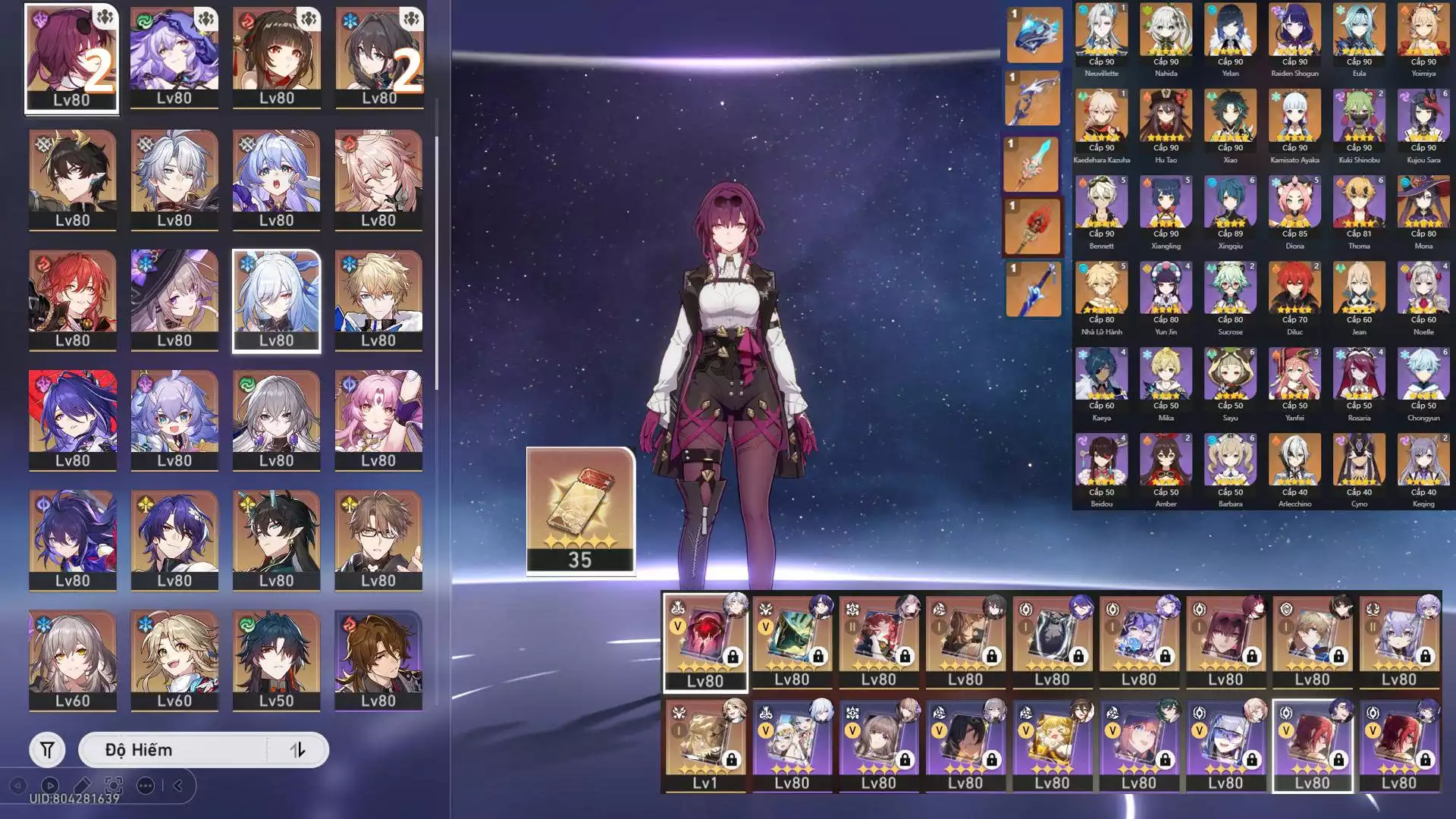Select the Raiden Shogun character card

point(1294,36)
